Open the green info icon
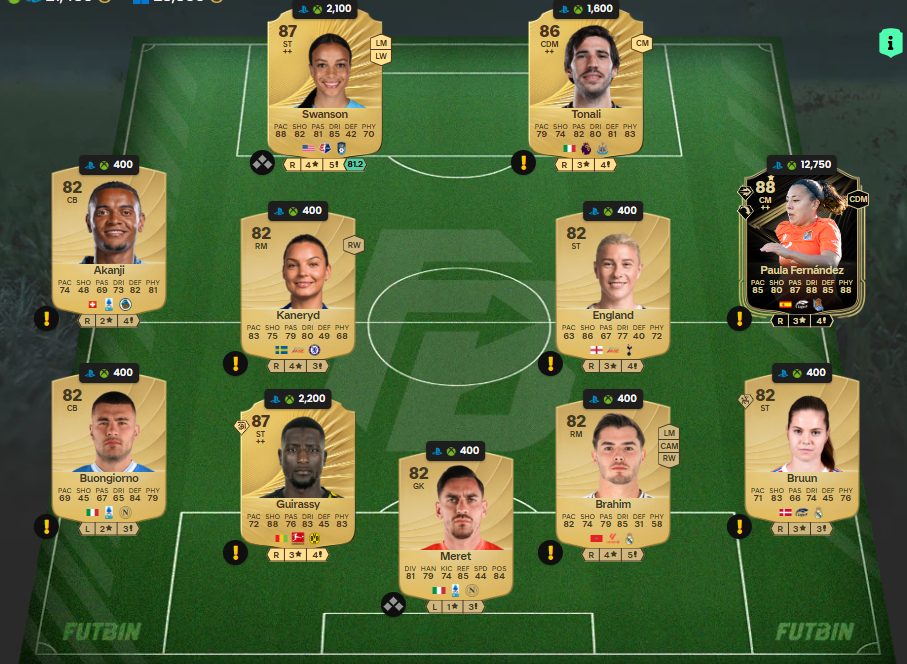Viewport: 907px width, 664px height. [889, 43]
